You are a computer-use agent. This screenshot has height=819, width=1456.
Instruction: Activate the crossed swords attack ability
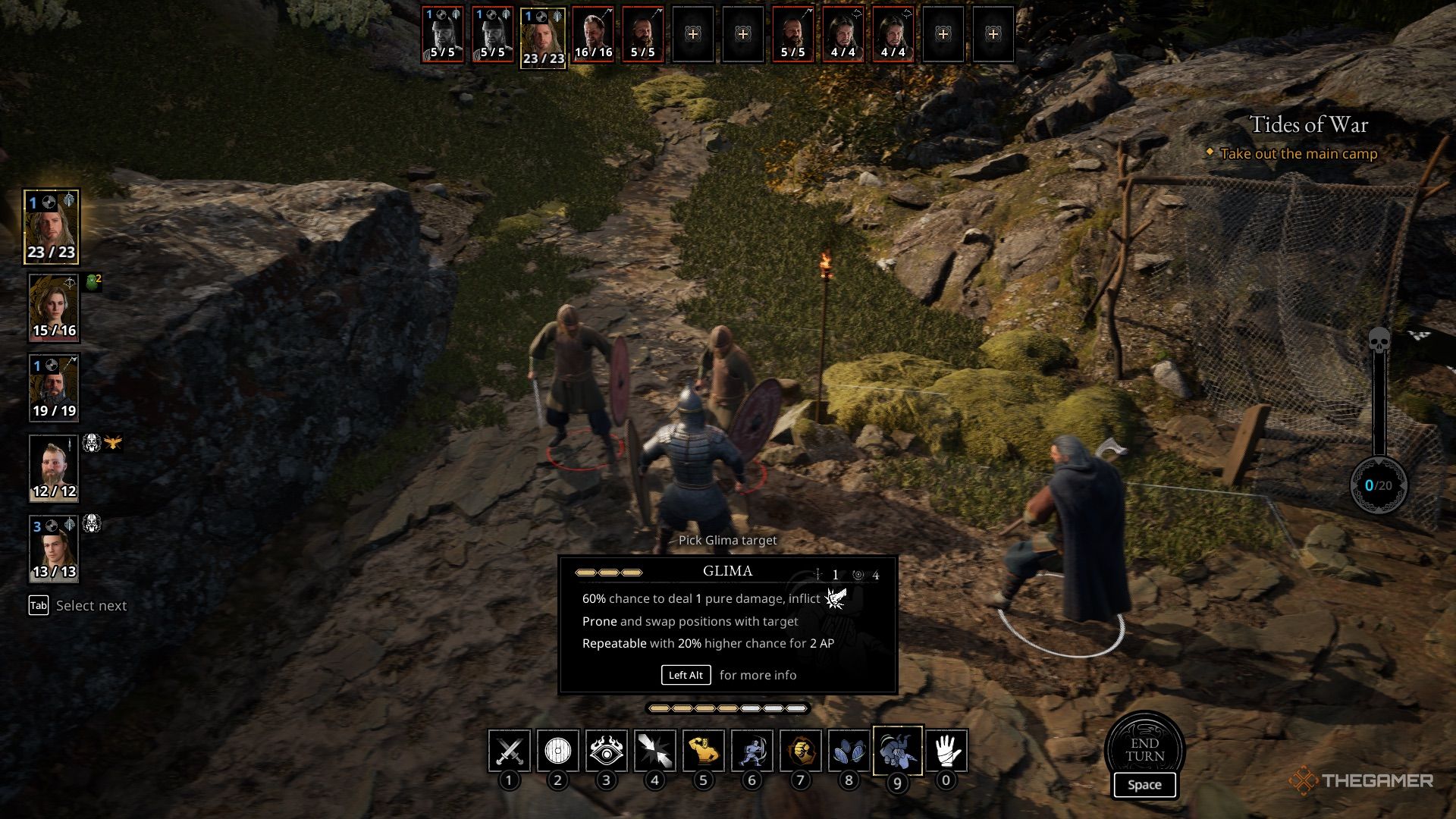coord(509,751)
